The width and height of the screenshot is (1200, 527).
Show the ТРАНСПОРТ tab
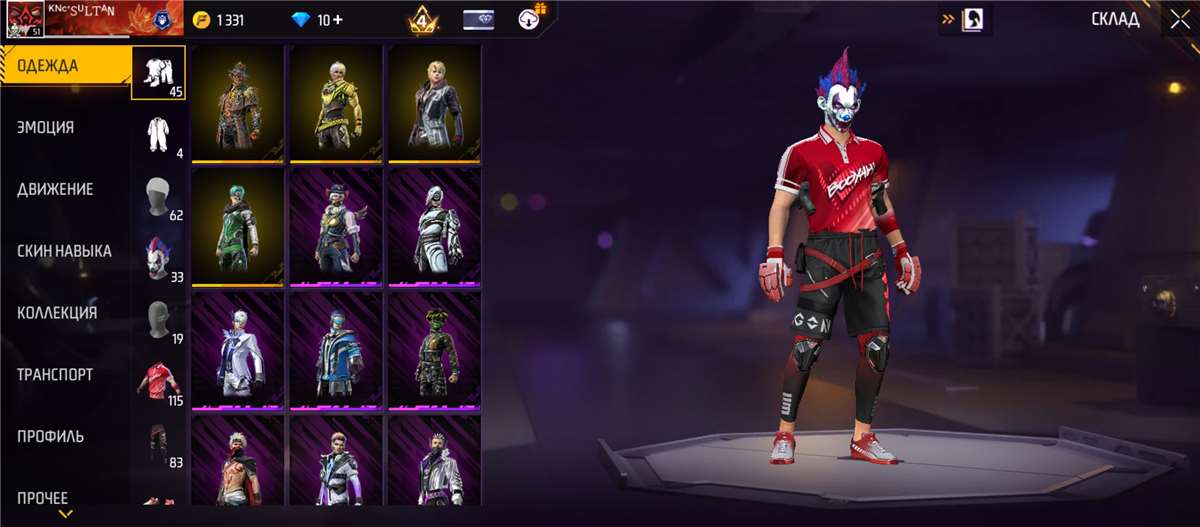[x=55, y=375]
